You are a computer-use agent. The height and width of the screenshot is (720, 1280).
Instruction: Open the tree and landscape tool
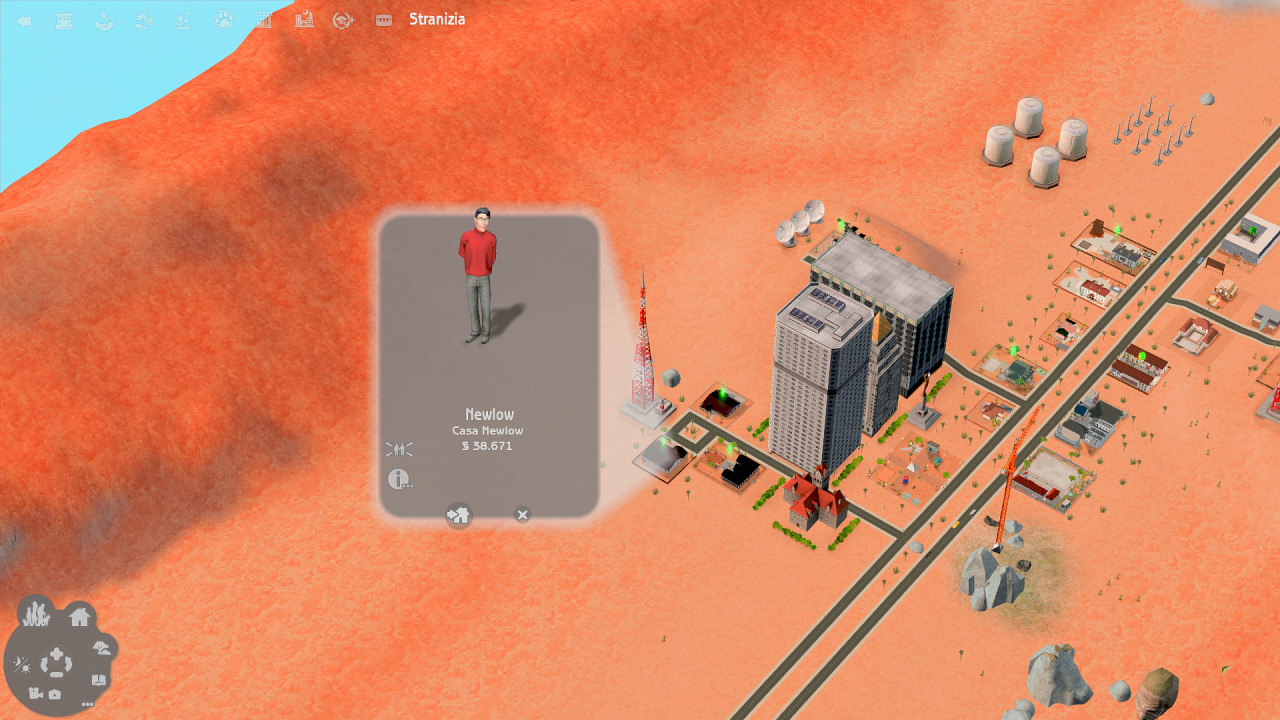pyautogui.click(x=101, y=648)
